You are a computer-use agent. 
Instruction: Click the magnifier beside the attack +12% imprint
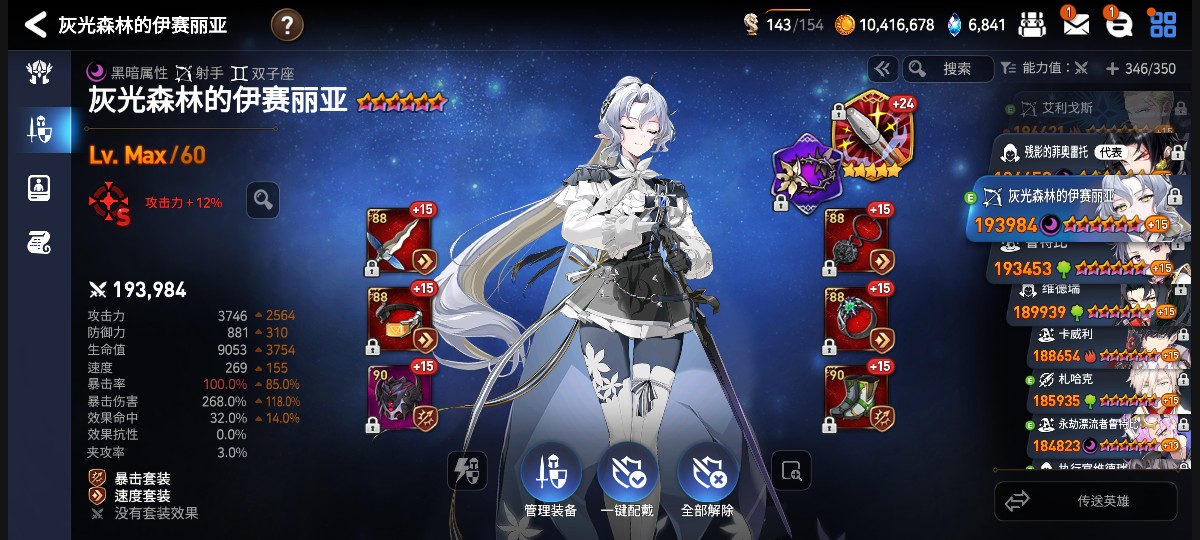263,200
